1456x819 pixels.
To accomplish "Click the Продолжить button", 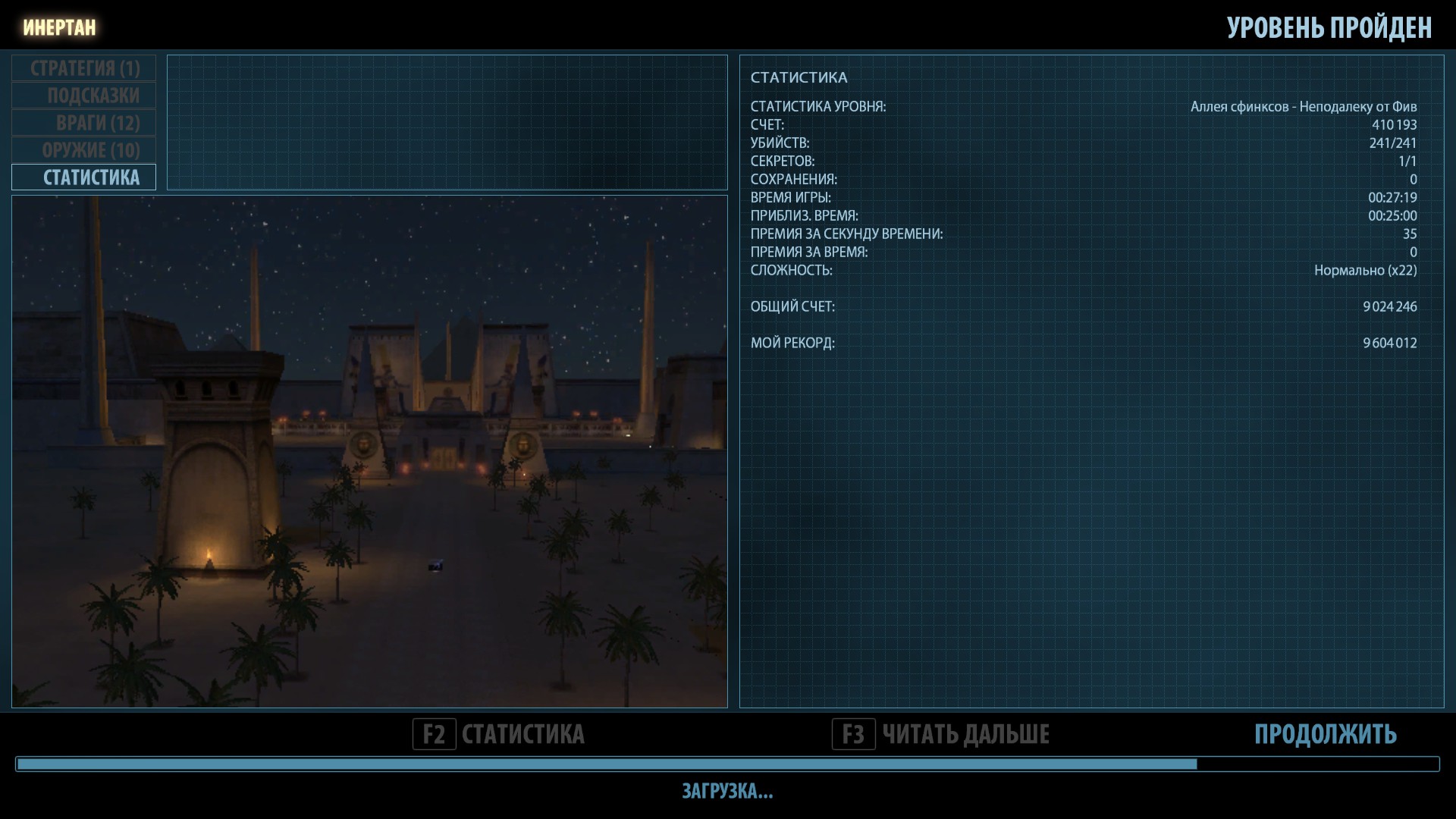I will pyautogui.click(x=1325, y=734).
